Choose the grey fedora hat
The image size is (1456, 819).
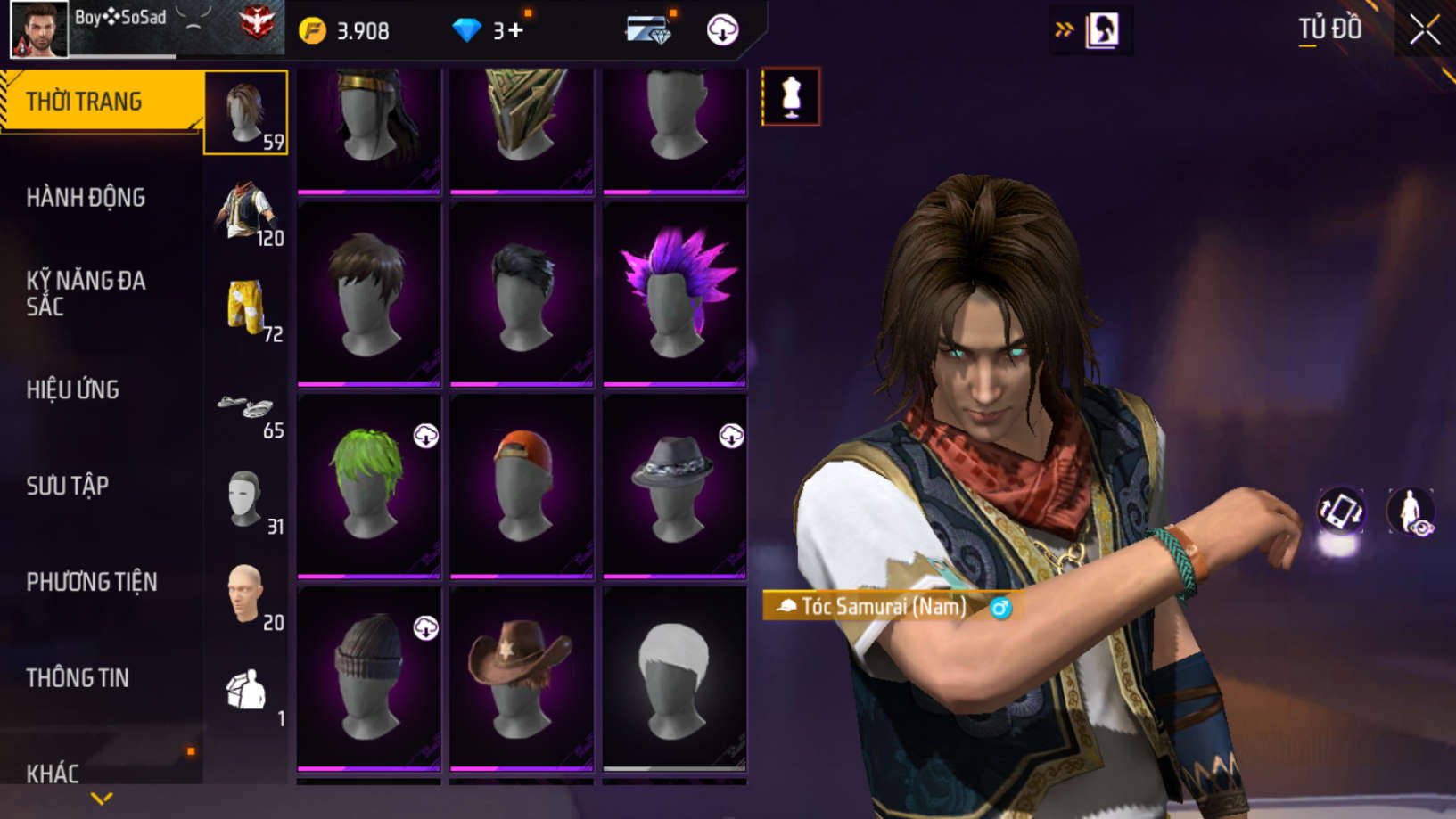(675, 485)
